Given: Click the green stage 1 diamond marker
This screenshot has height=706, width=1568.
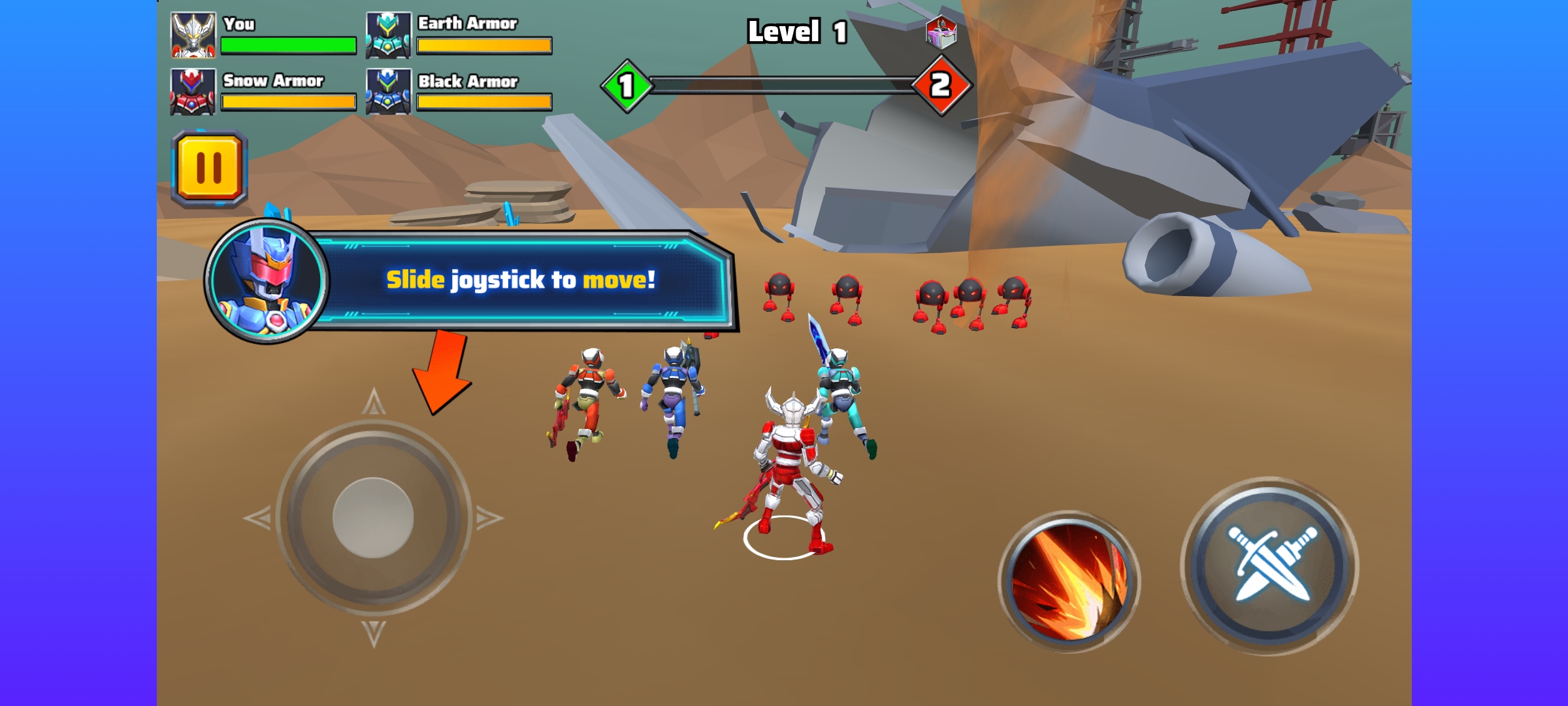Looking at the screenshot, I should [627, 86].
